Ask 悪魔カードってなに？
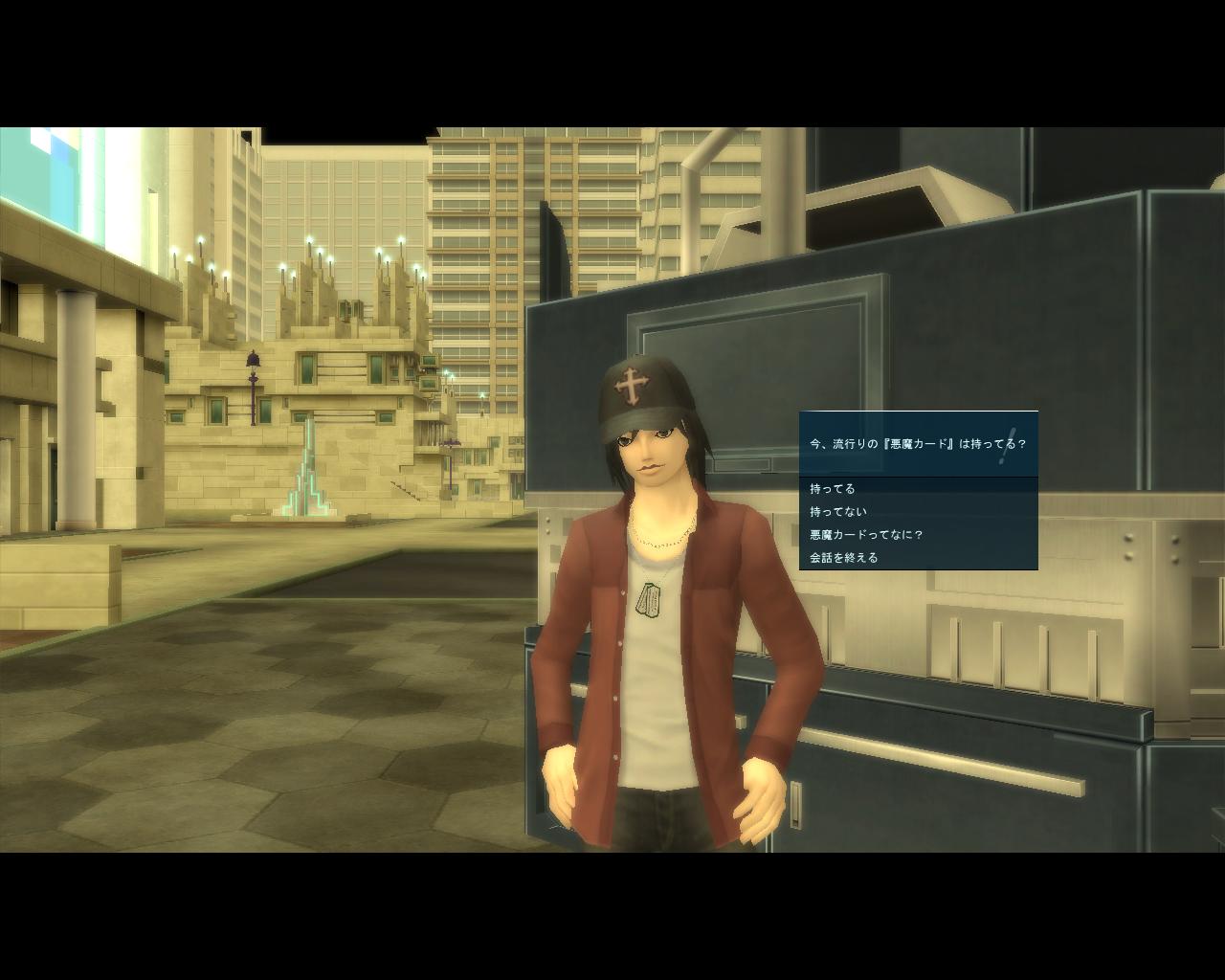 coord(866,535)
